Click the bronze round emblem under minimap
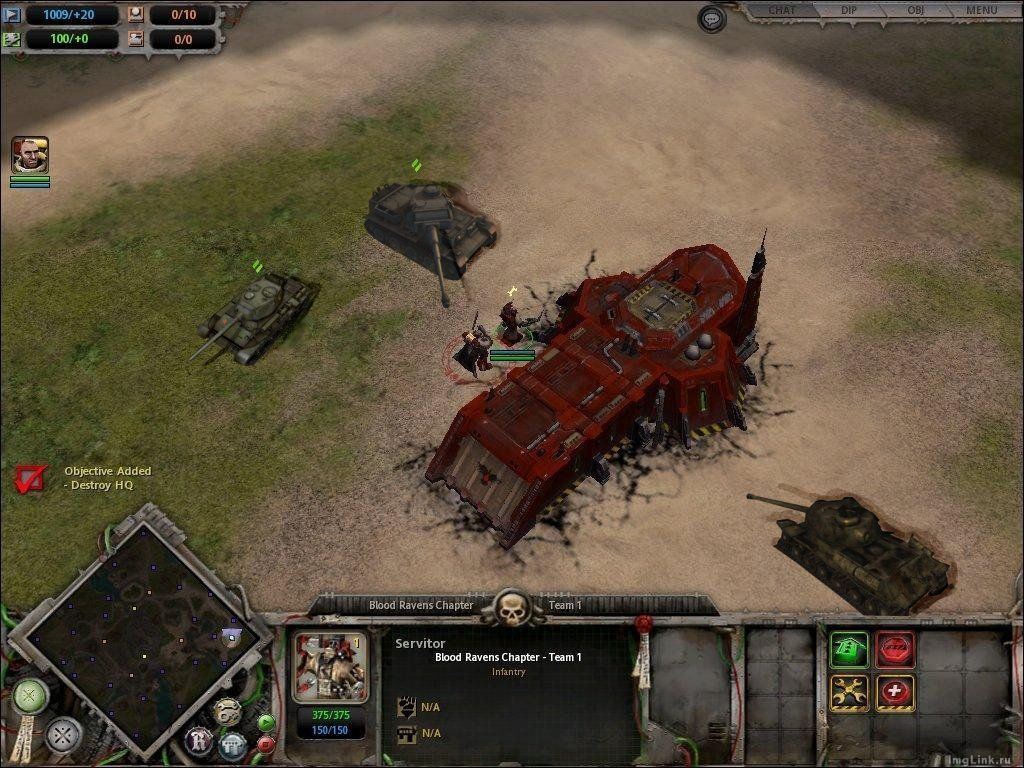 [227, 711]
